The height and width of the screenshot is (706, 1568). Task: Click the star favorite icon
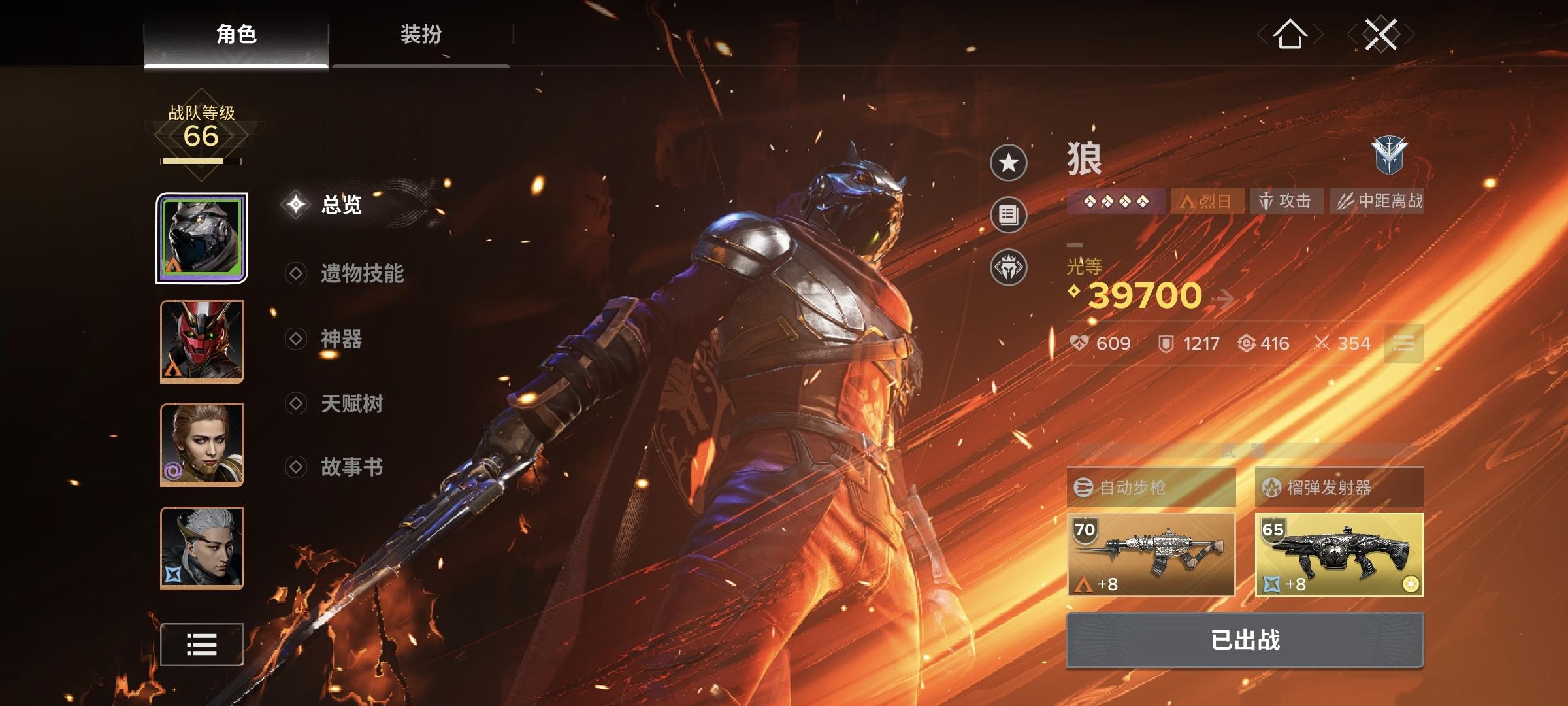pos(1009,163)
